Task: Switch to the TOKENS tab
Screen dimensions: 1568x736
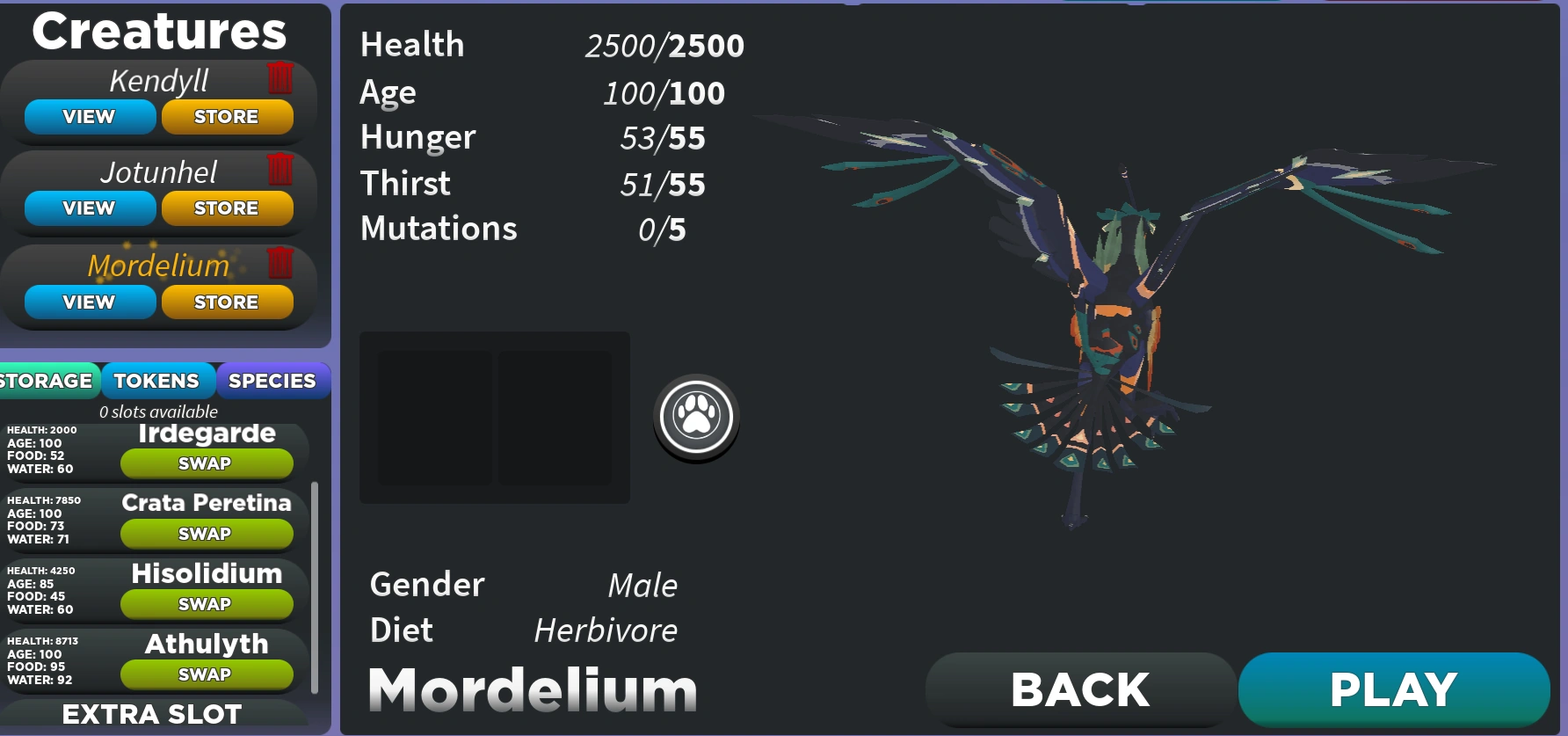Action: (x=157, y=381)
